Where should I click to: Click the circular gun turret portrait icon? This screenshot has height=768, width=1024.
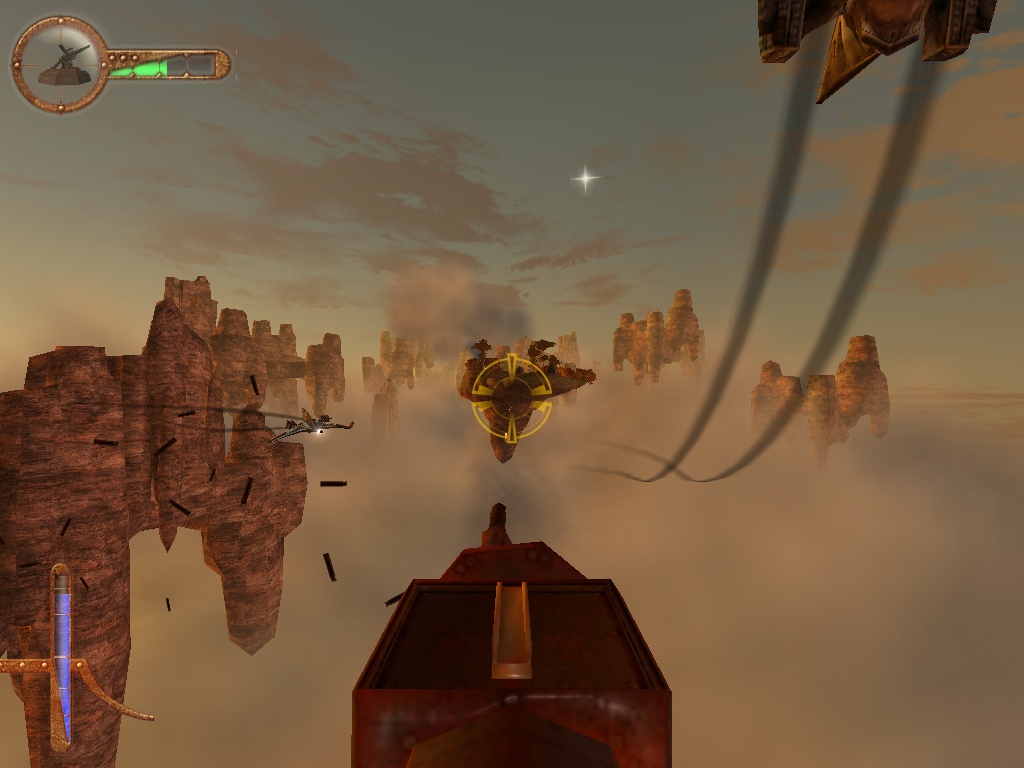click(x=60, y=64)
